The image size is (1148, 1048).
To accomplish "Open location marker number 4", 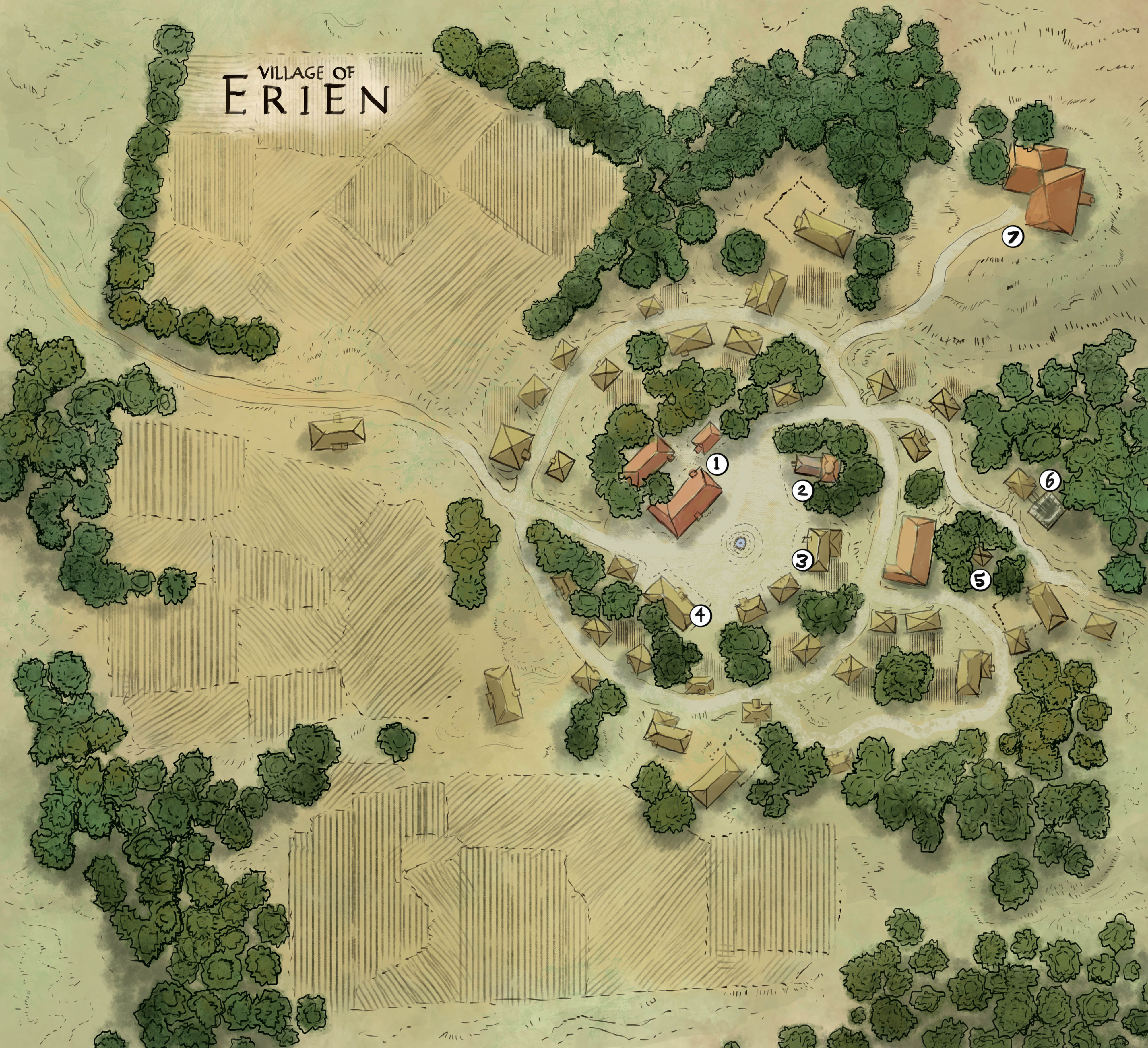I will 700,615.
